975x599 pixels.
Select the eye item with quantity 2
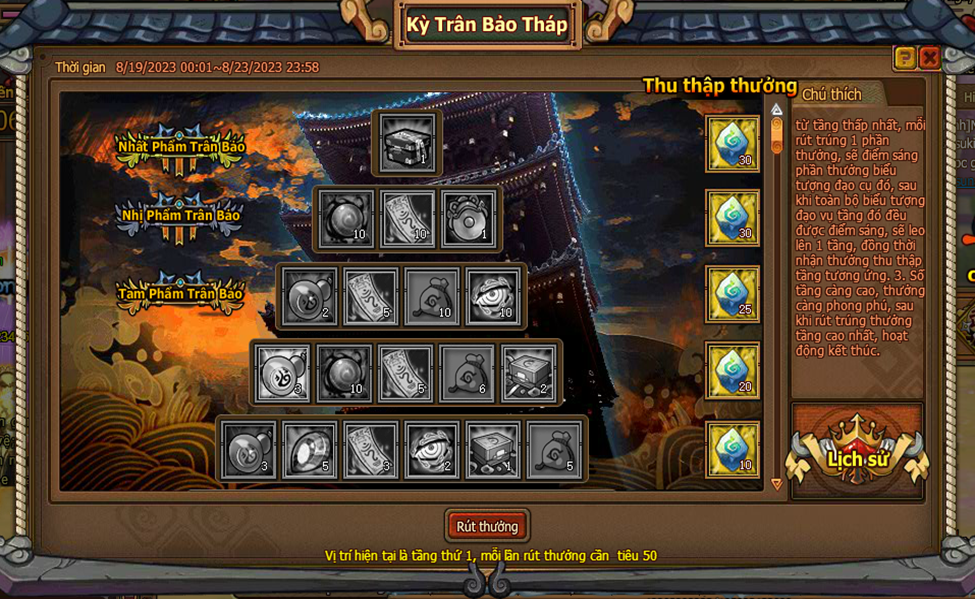click(x=432, y=450)
